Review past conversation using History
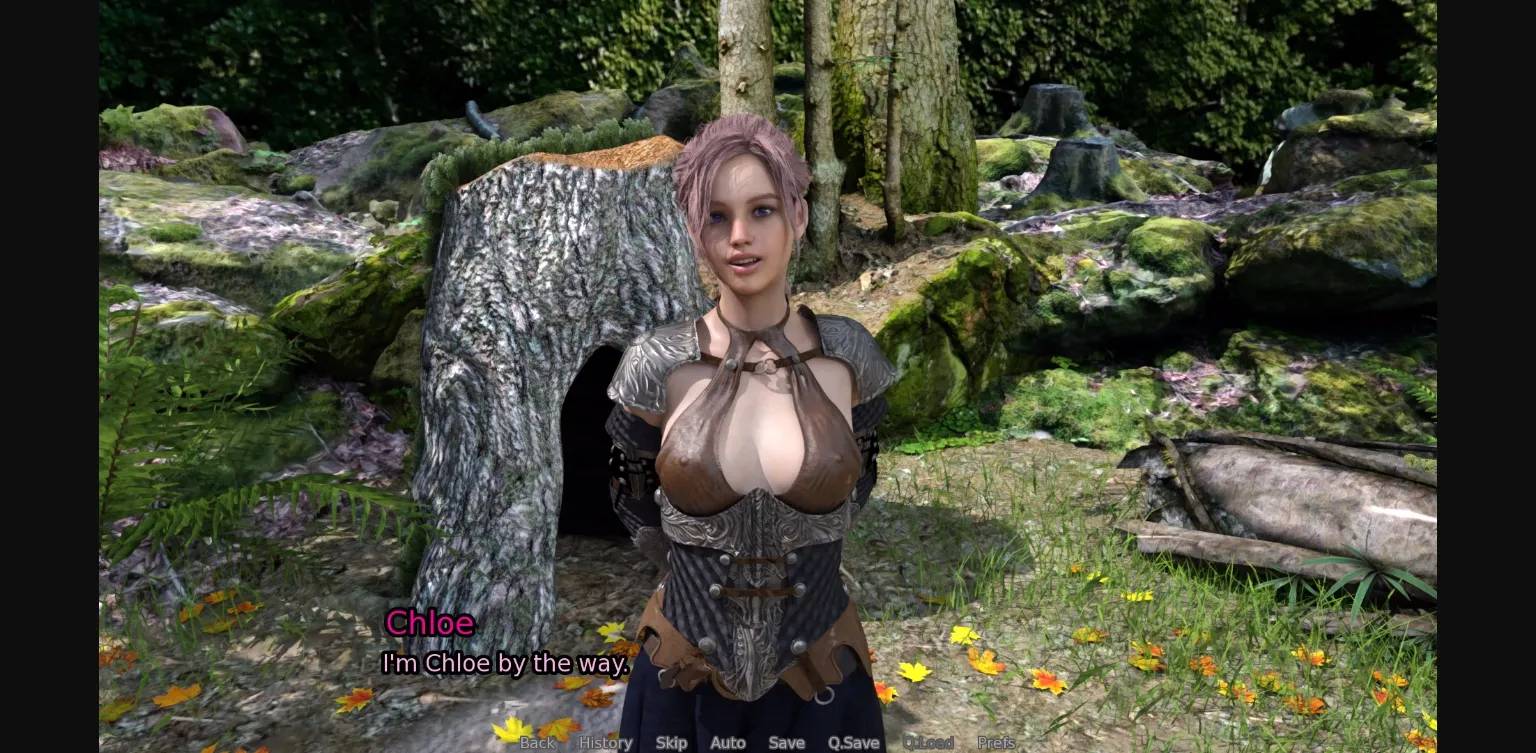 (605, 743)
